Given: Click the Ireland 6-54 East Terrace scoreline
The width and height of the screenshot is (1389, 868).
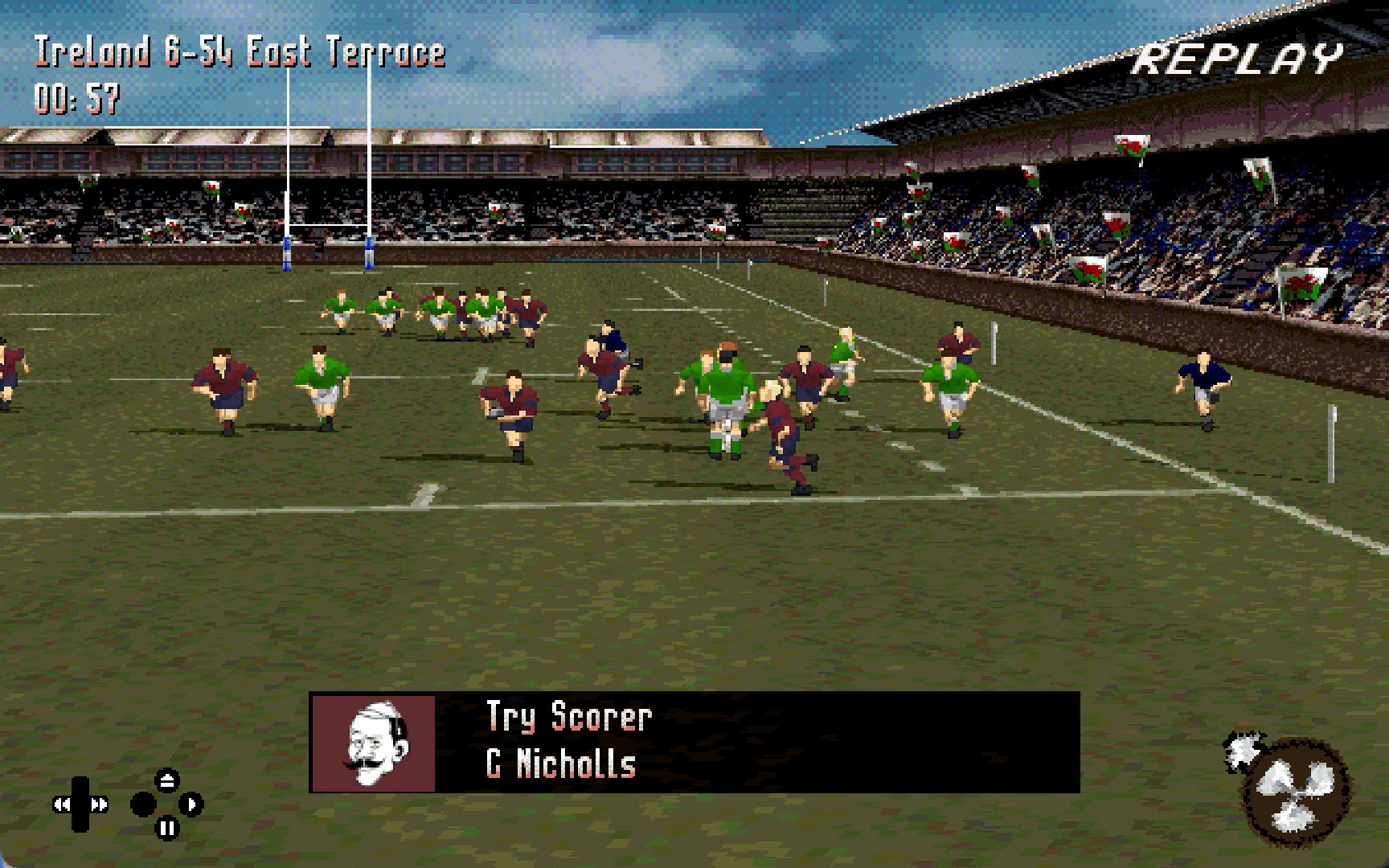Looking at the screenshot, I should (239, 51).
